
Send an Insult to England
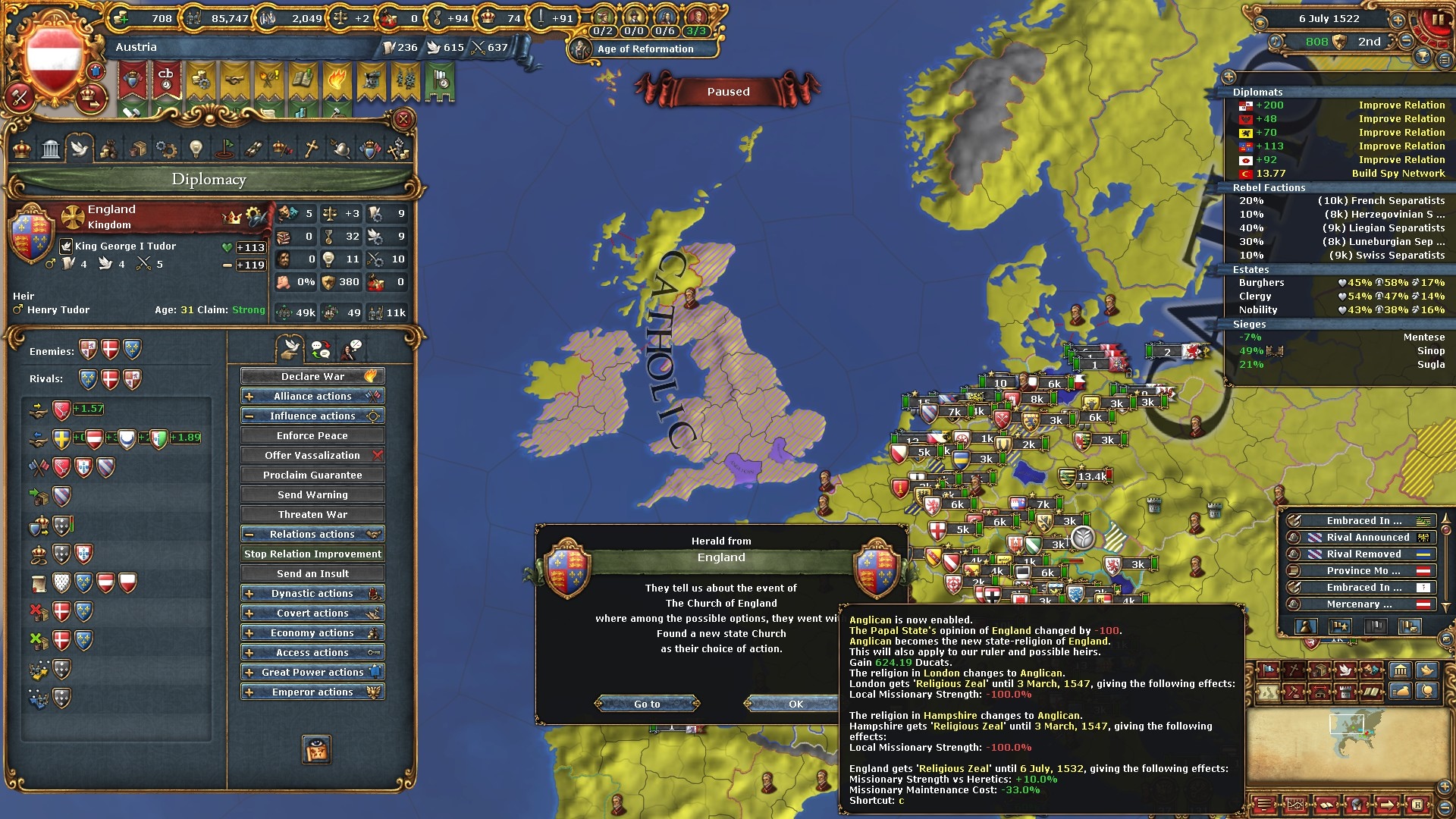[312, 573]
